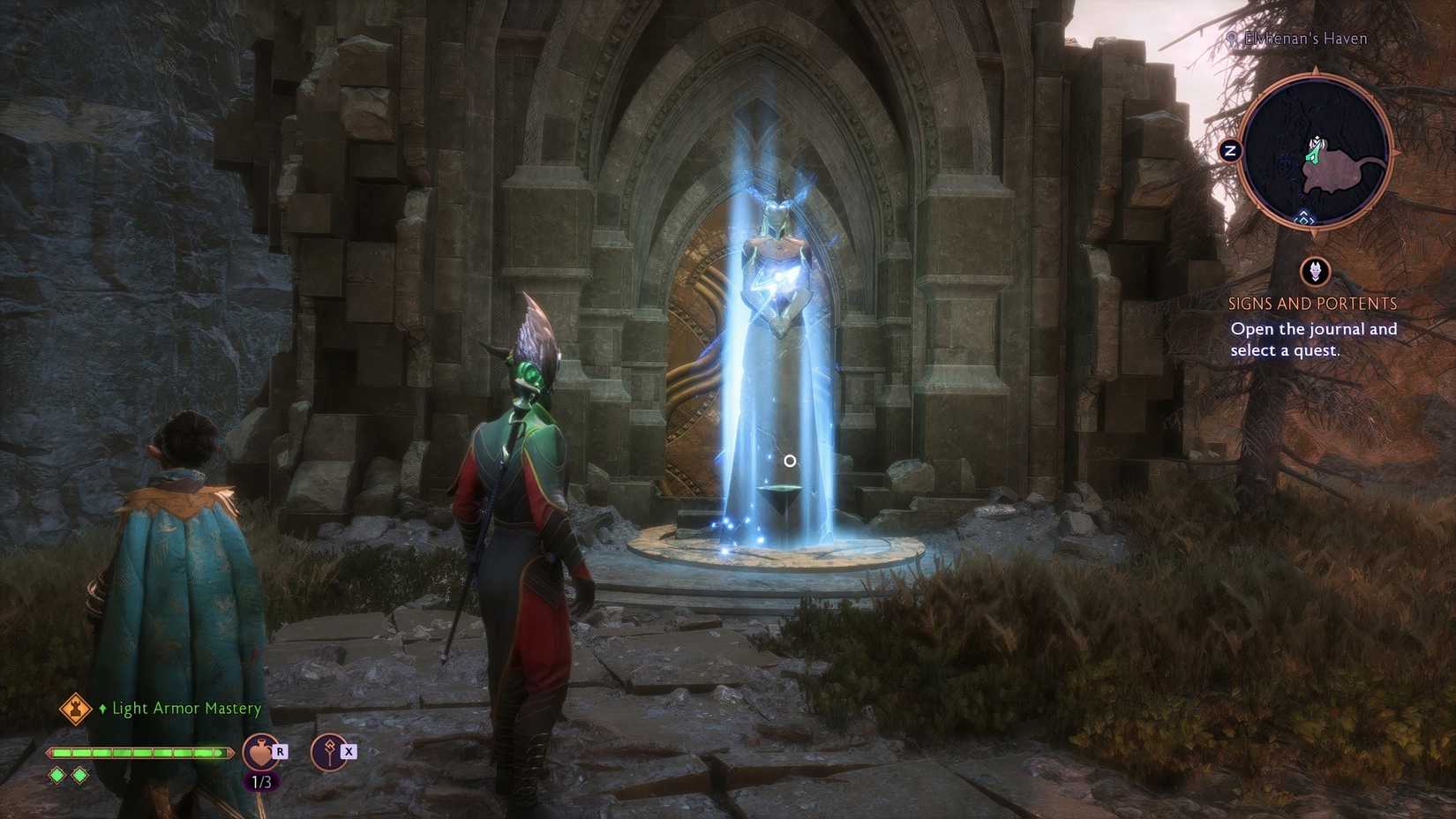Screen dimensions: 1456x819
Task: Click the healing potion icon
Action: (259, 752)
